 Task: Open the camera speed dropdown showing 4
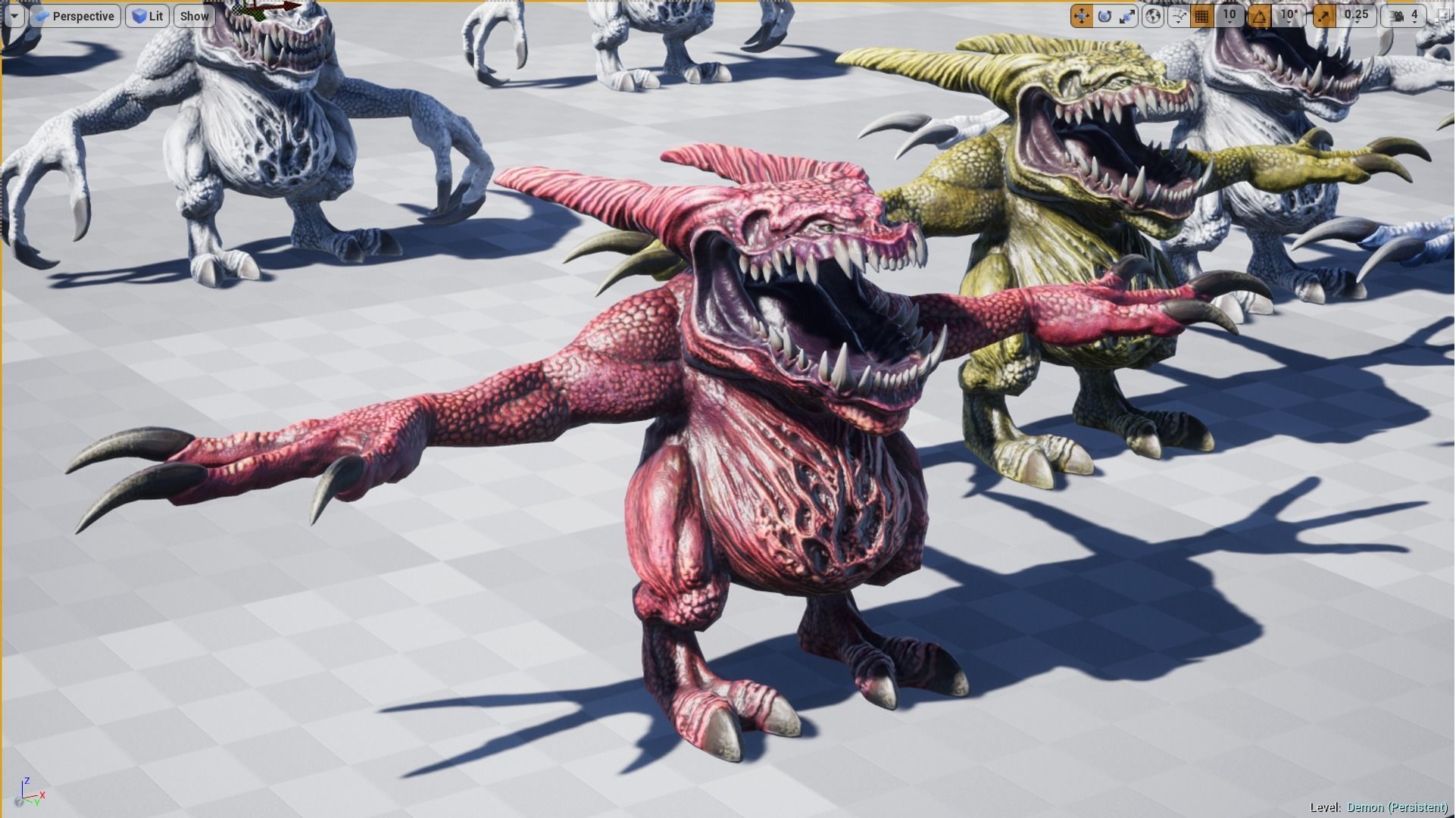coord(1415,15)
